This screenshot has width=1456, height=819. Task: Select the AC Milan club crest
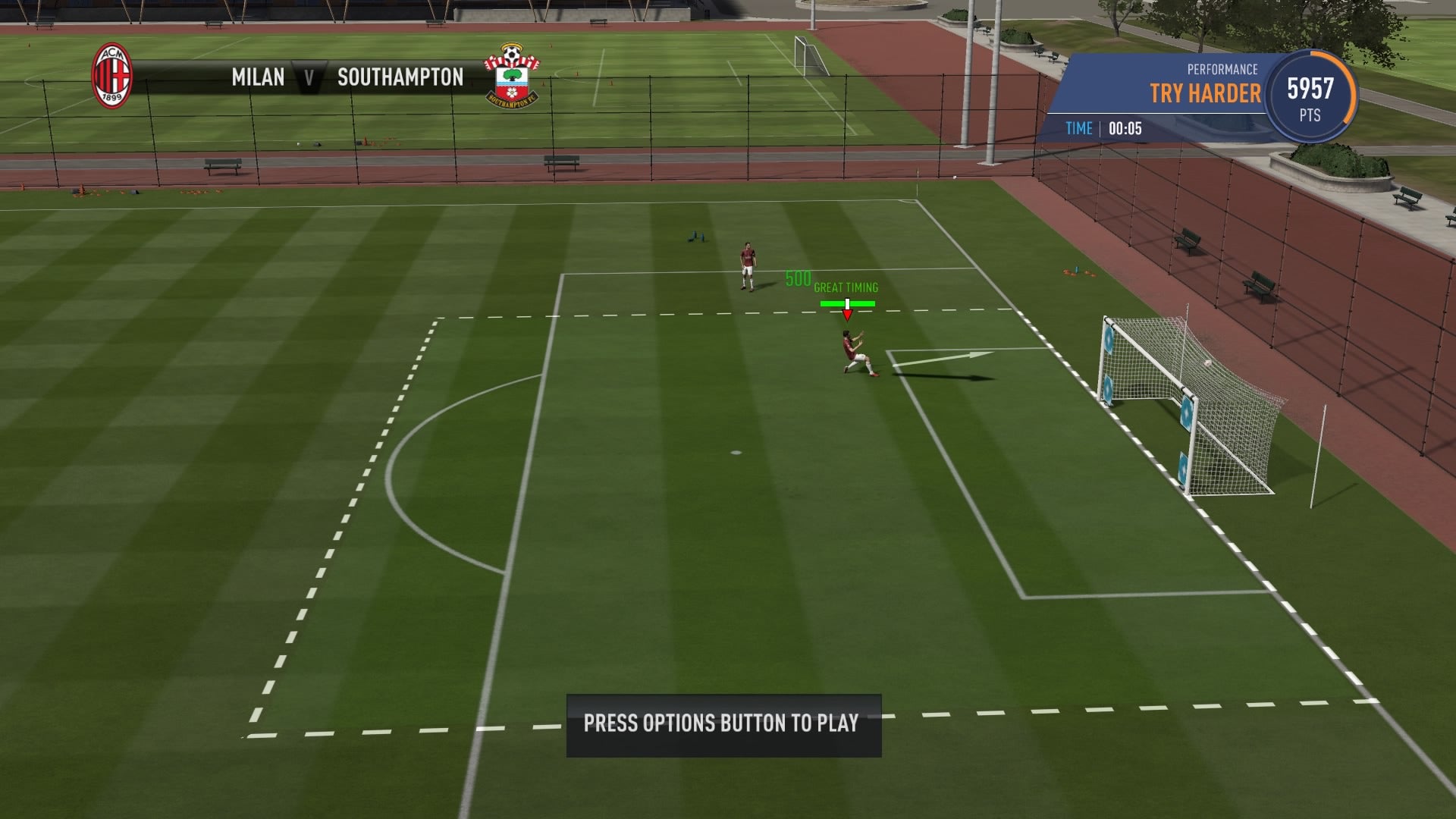(x=111, y=77)
